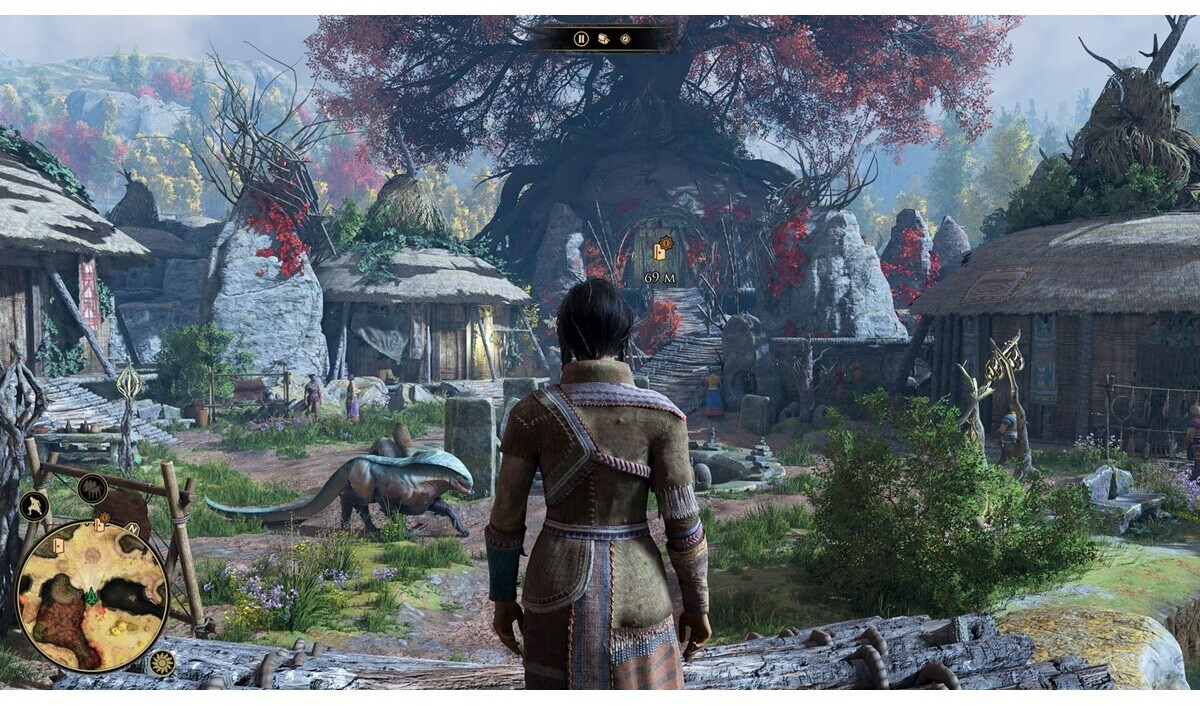Viewport: 1200px width, 706px height.
Task: Click the N north indicator on the minimap
Action: coord(131,530)
